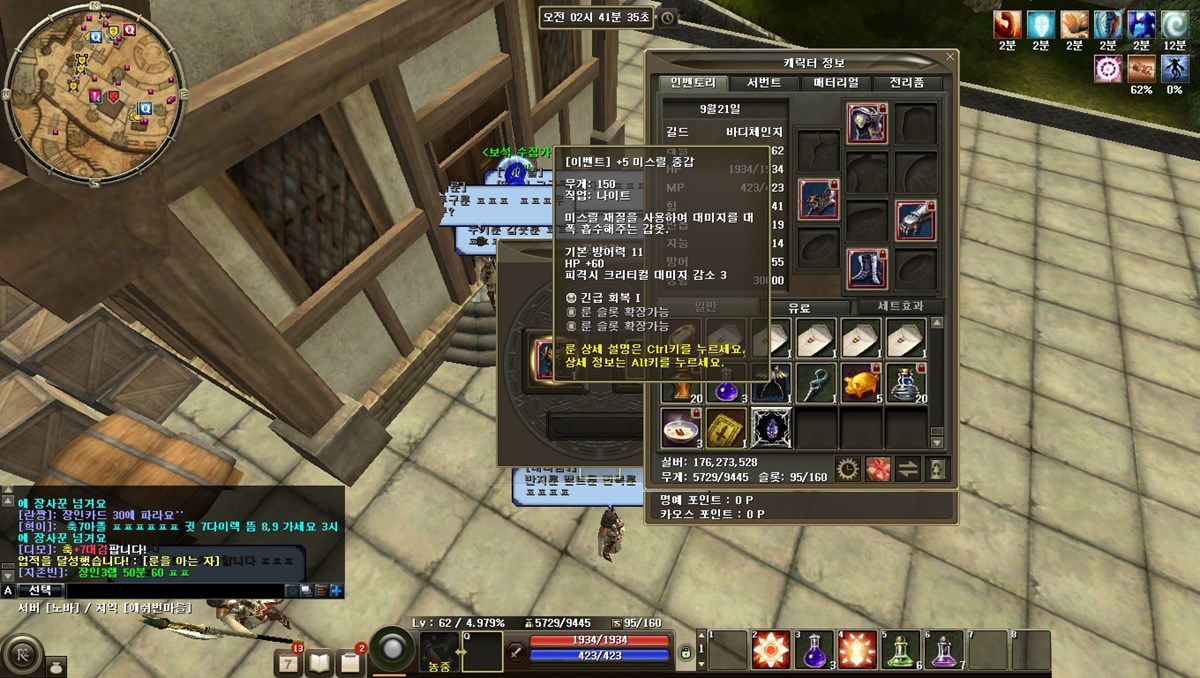Screen dimensions: 1200x678
Task: Click the red gift box button
Action: [x=878, y=467]
